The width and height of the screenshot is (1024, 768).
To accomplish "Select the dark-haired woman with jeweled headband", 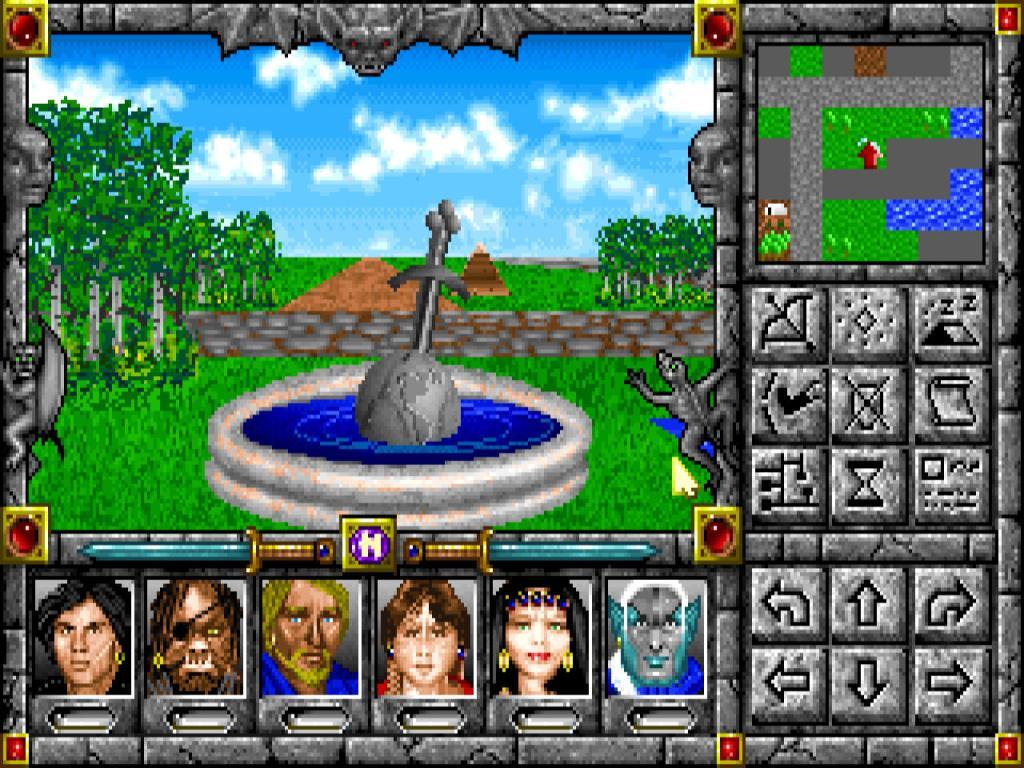I will pos(541,638).
